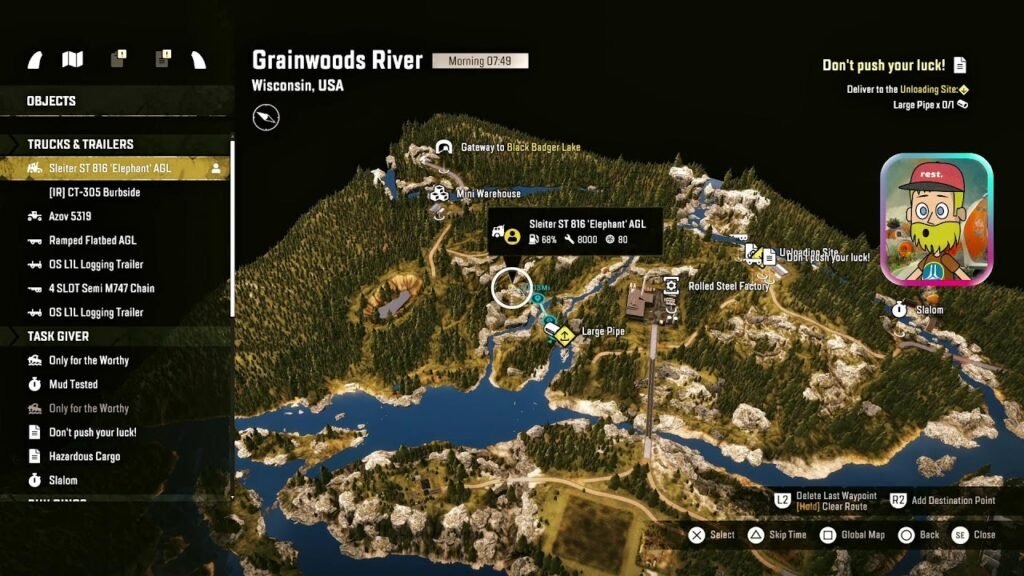Select the Mini Warehouse map marker

tap(438, 193)
